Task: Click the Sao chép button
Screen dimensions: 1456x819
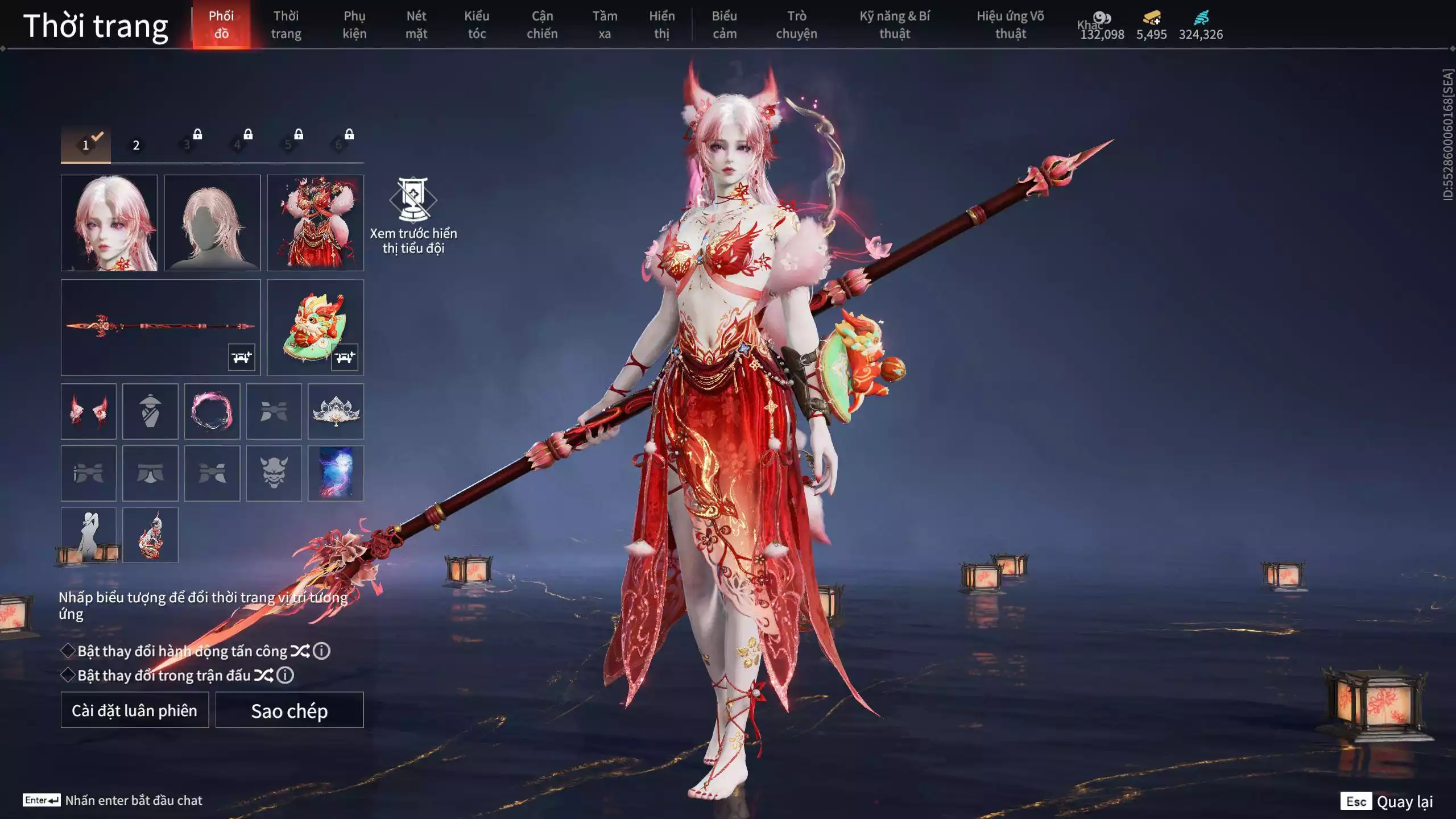Action: pos(289,710)
